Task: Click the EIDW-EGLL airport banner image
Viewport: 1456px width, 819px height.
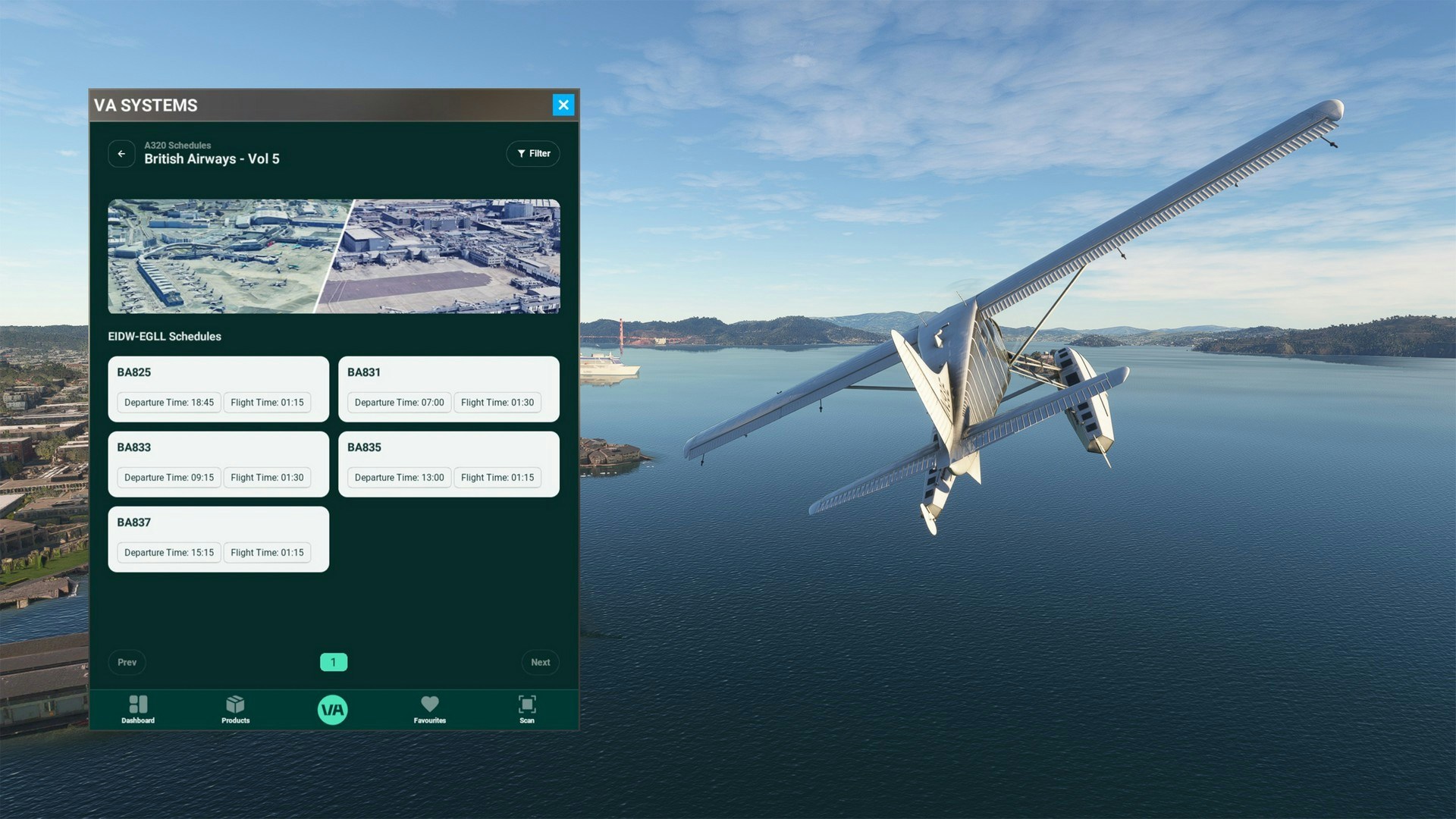Action: pos(334,256)
